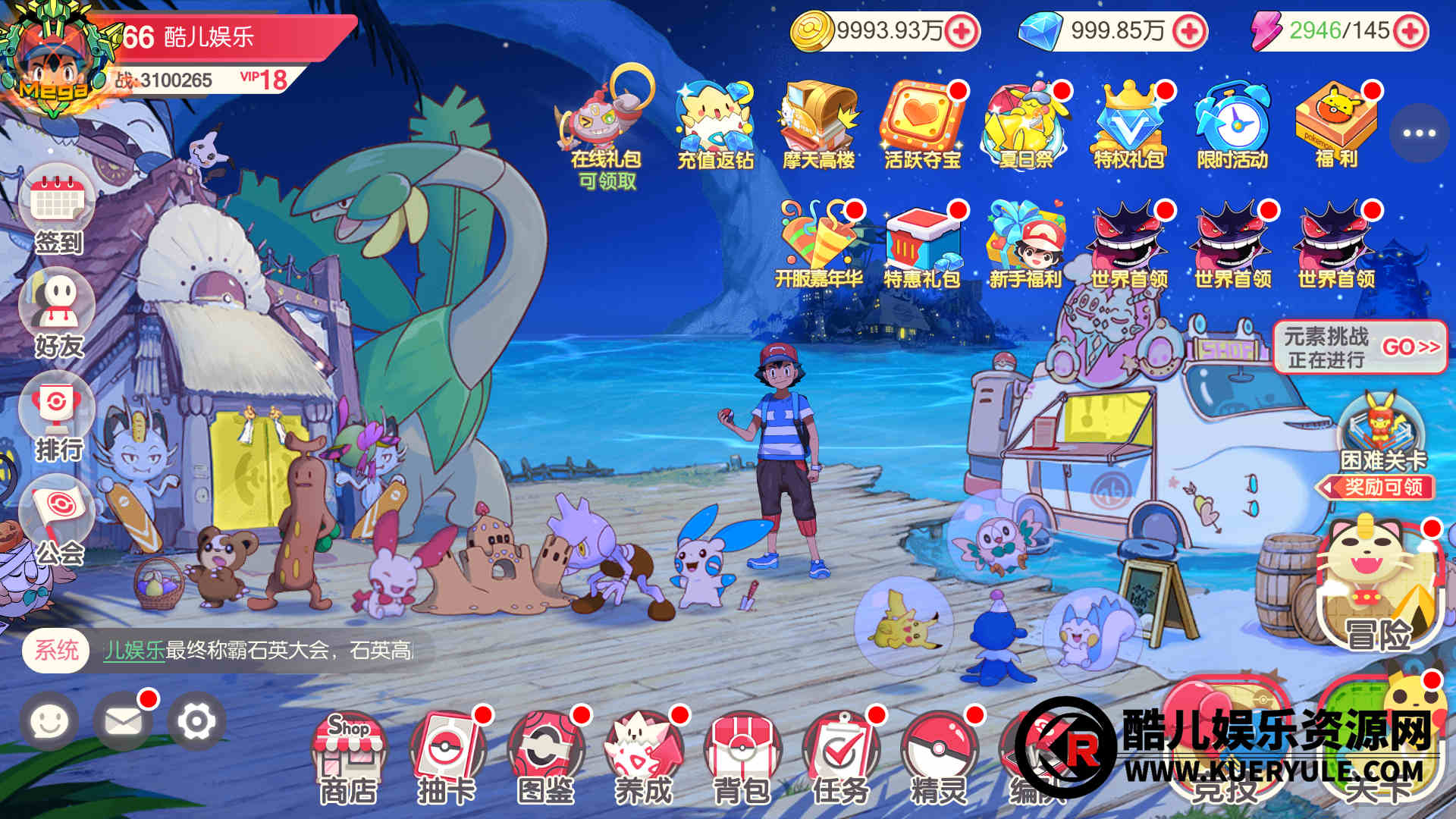Open the 公会 guild menu
The width and height of the screenshot is (1456, 819).
point(58,519)
